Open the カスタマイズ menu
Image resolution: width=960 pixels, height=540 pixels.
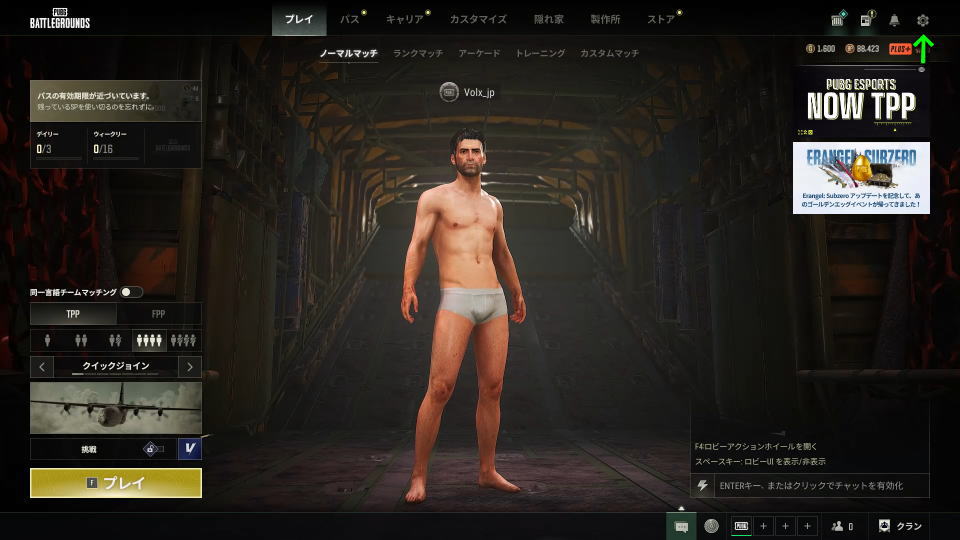coord(478,19)
